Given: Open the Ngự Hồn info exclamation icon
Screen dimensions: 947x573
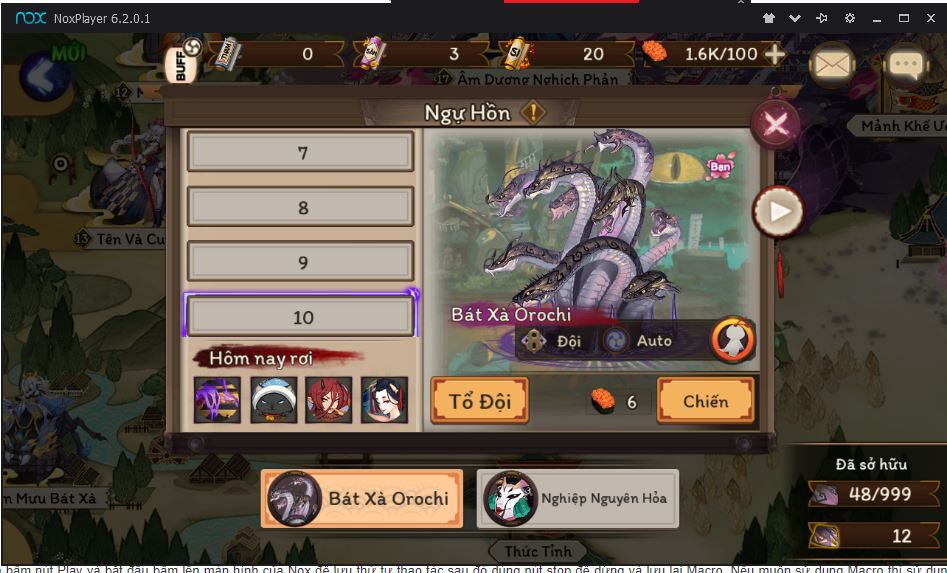Looking at the screenshot, I should (x=533, y=113).
